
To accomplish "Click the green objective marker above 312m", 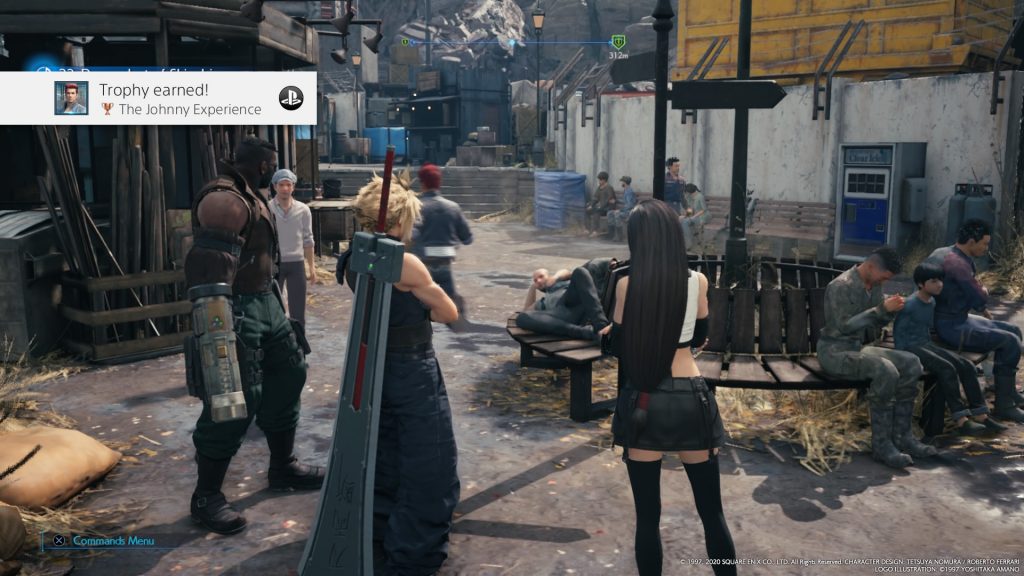I will [618, 42].
